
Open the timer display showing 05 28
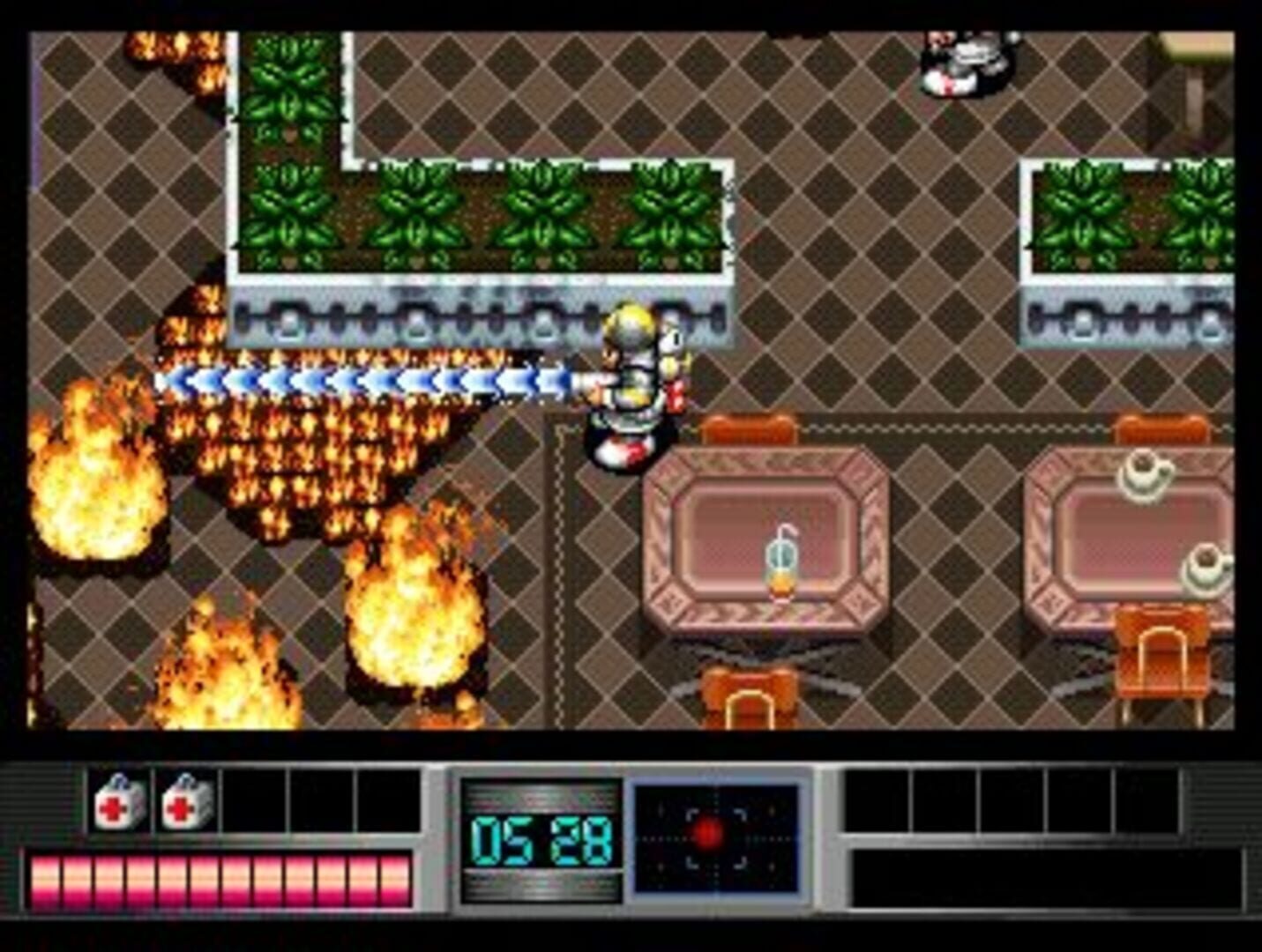(539, 839)
